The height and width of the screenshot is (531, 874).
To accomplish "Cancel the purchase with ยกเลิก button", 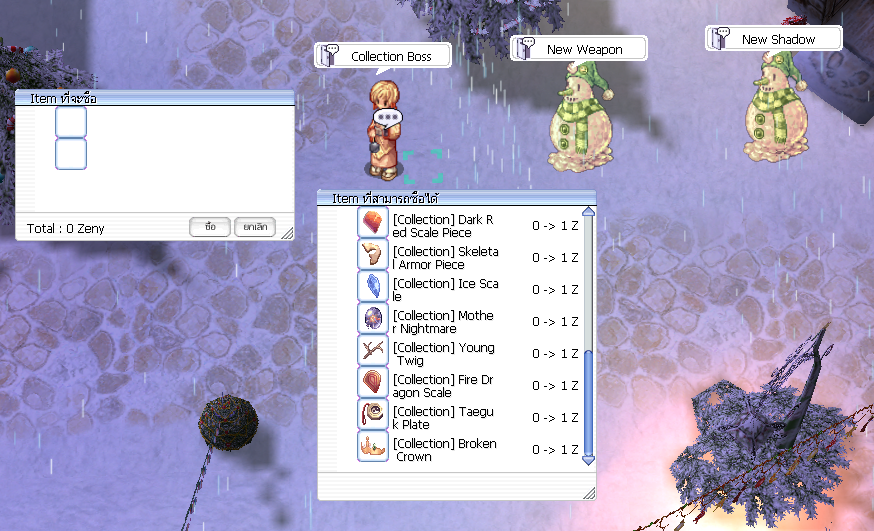I will [x=256, y=227].
